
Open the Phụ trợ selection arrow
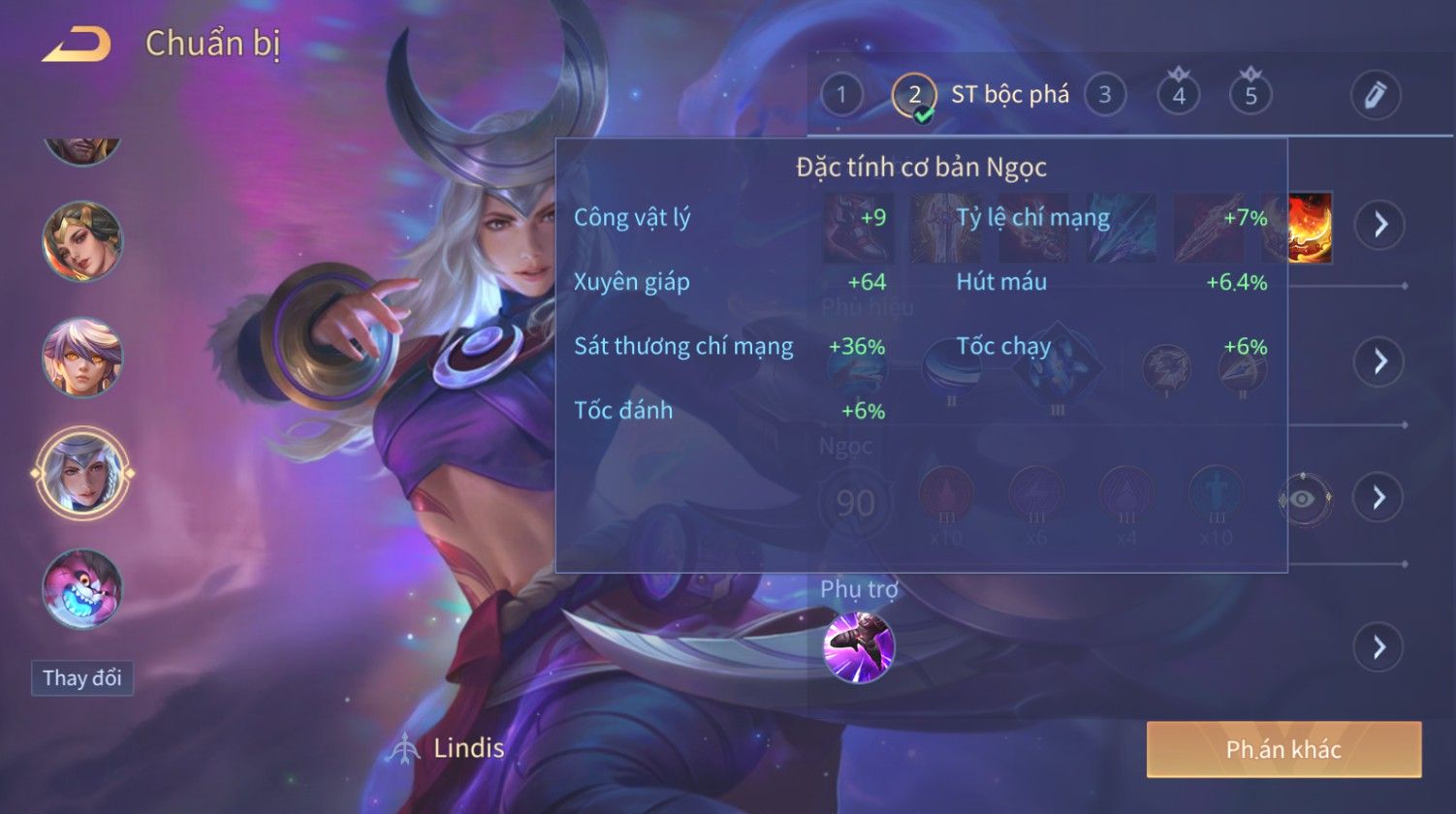point(1378,647)
